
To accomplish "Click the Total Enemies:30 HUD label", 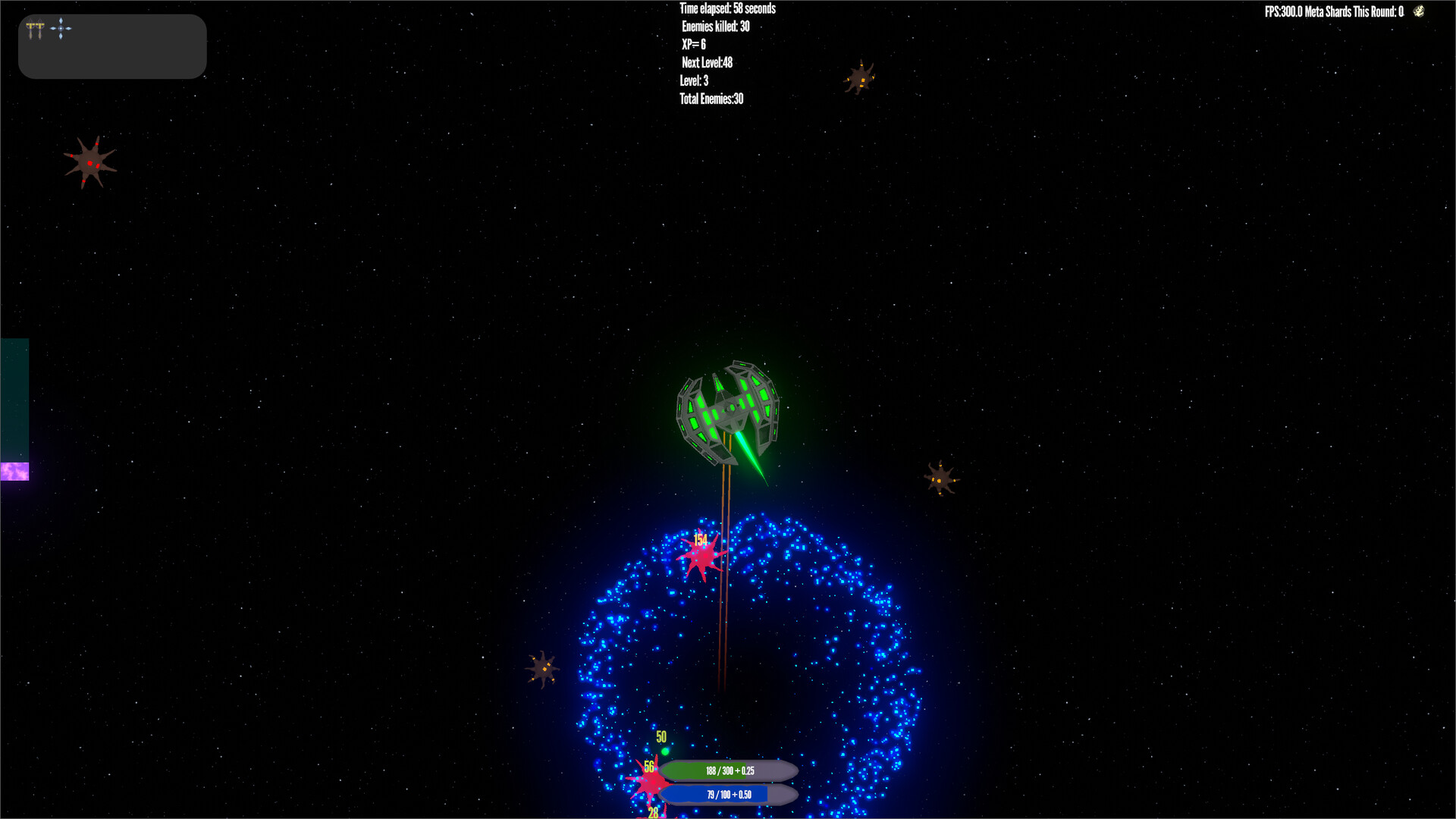I will click(x=711, y=99).
